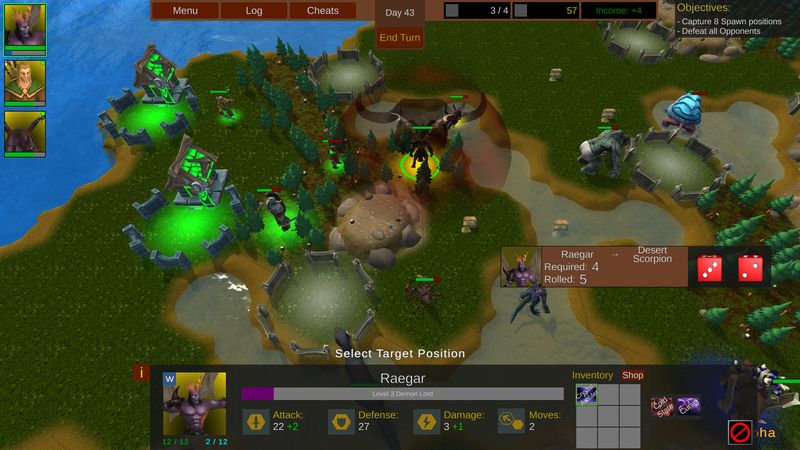
Task: Open the Cheats menu
Action: pos(323,11)
